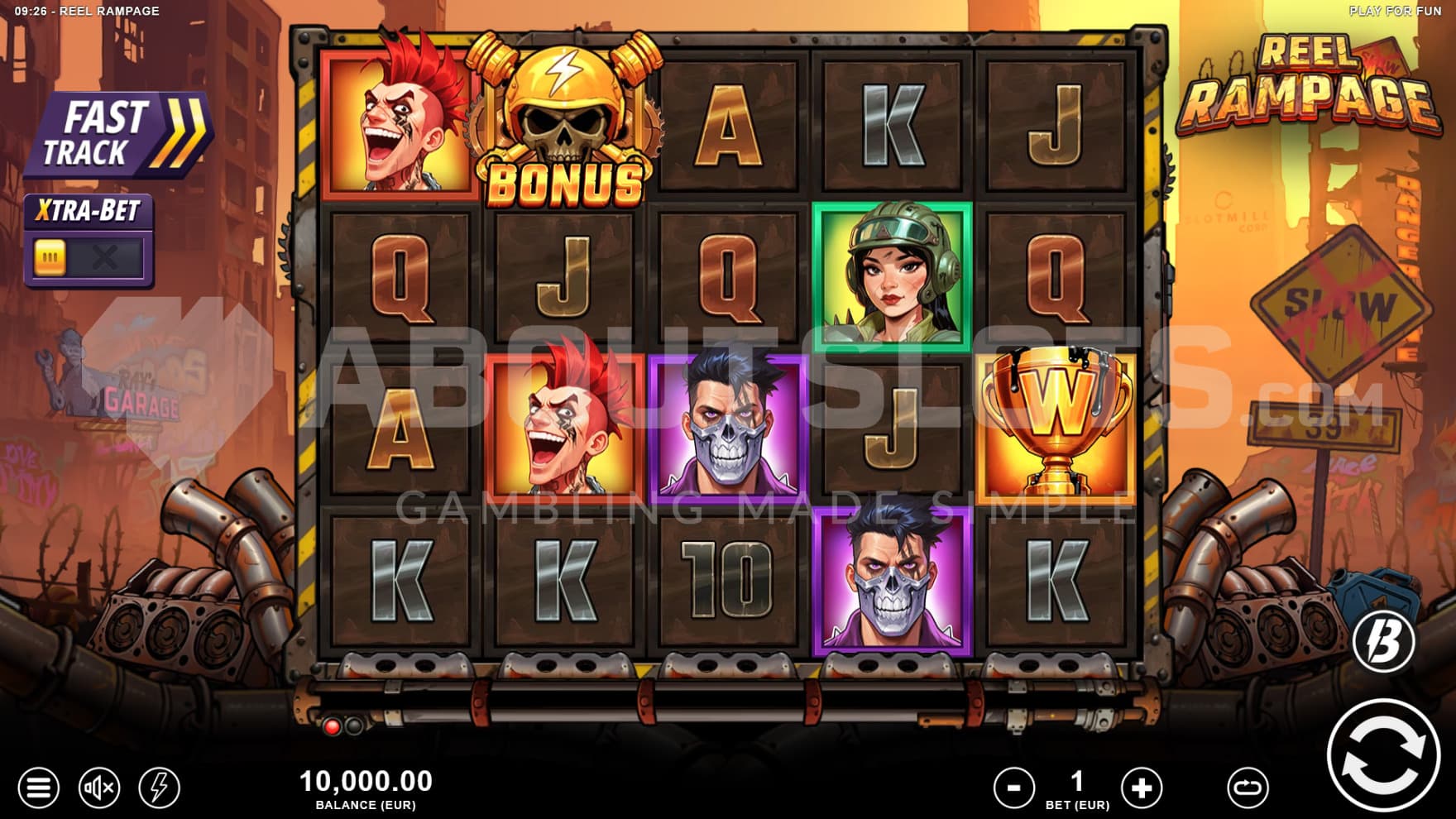Toggle the Xtra-Bet switch

(89, 258)
